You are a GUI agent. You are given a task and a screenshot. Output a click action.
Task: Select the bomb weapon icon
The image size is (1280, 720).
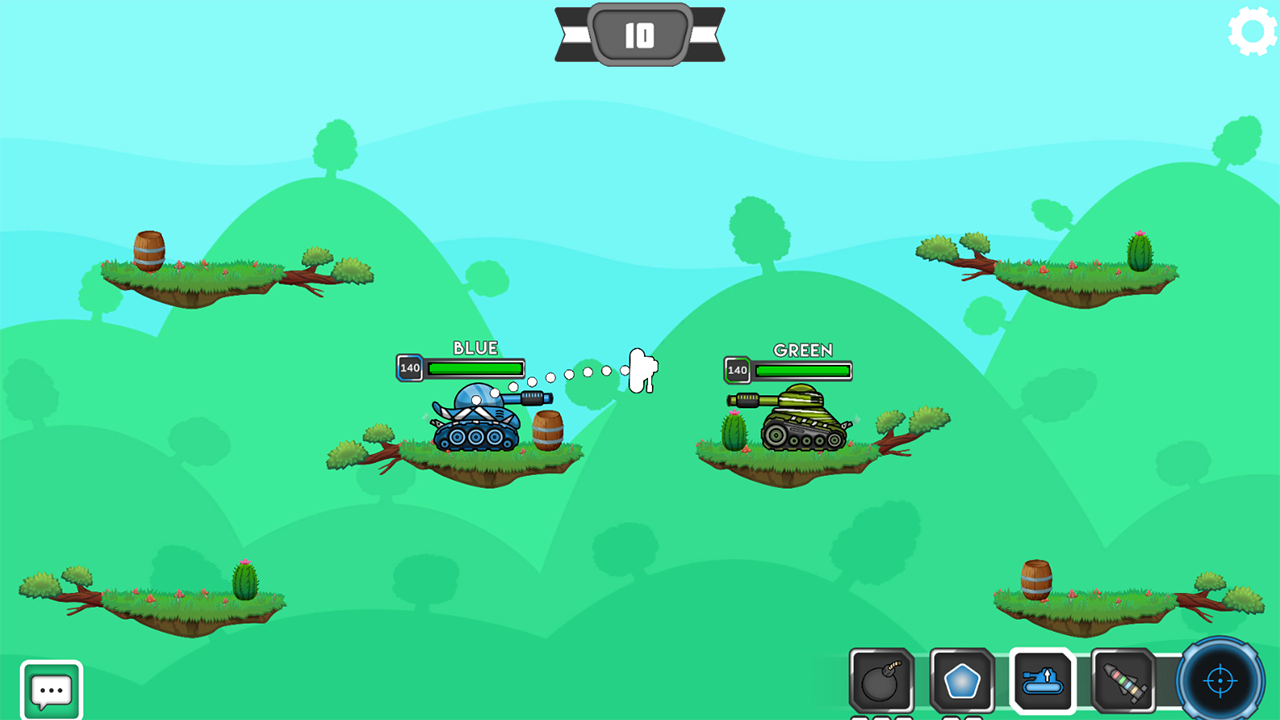[881, 681]
